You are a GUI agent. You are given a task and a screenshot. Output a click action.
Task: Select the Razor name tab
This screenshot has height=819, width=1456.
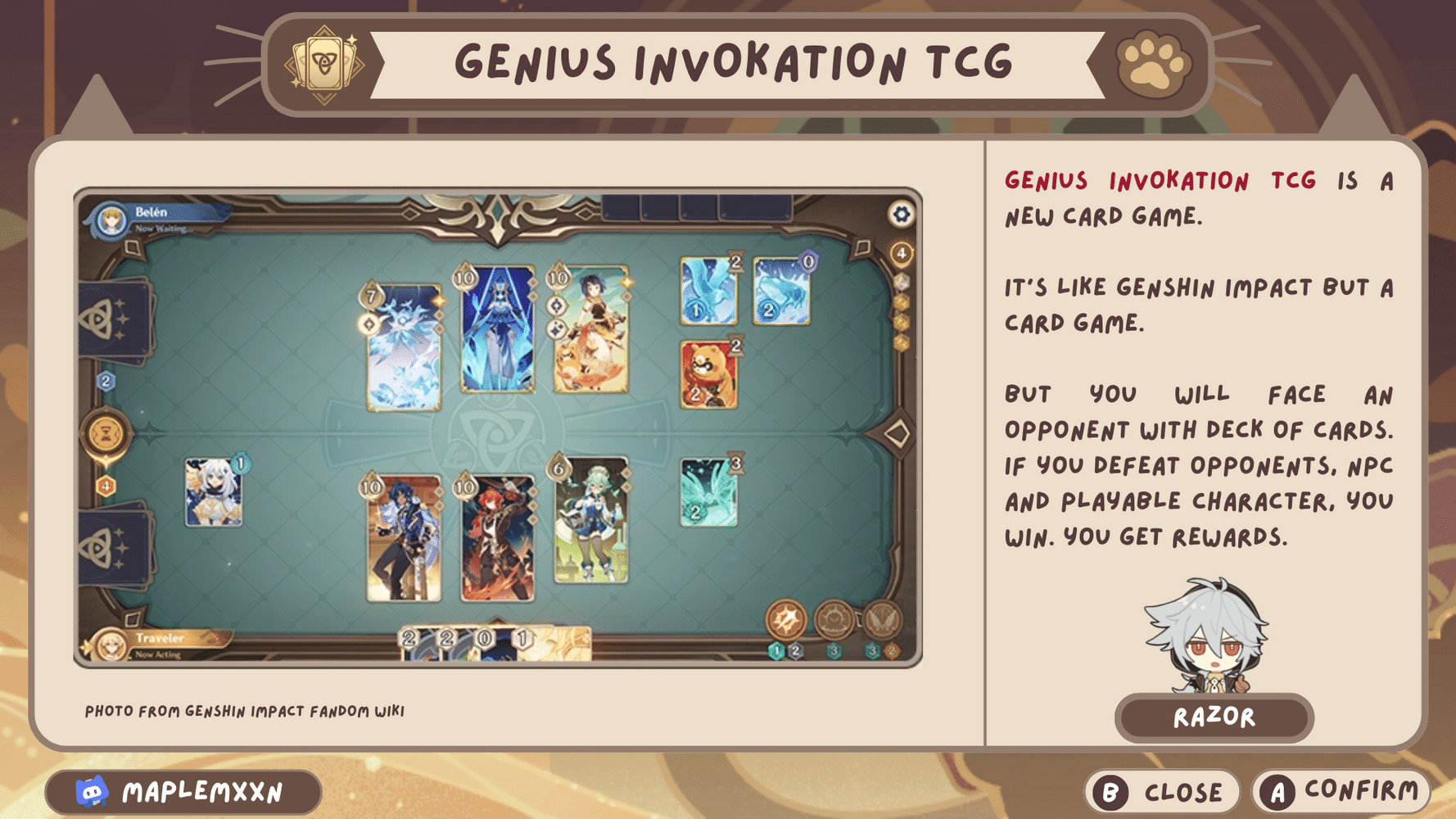1214,717
